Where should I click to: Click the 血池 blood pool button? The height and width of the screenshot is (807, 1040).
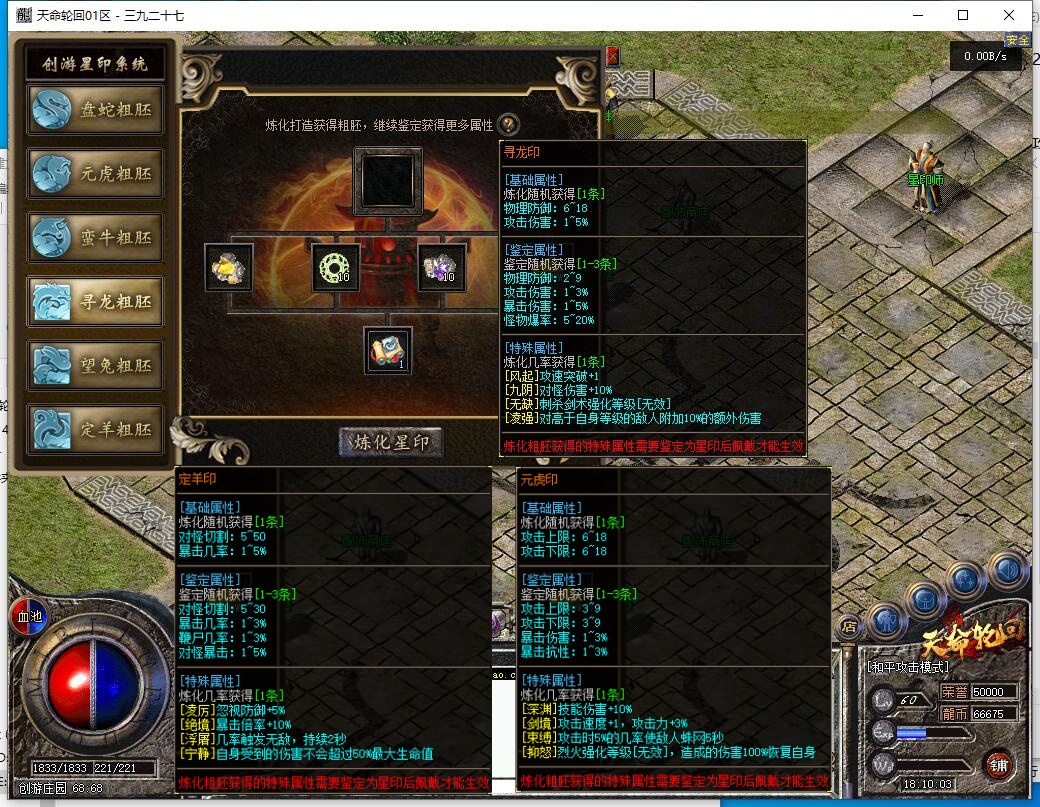(x=29, y=616)
